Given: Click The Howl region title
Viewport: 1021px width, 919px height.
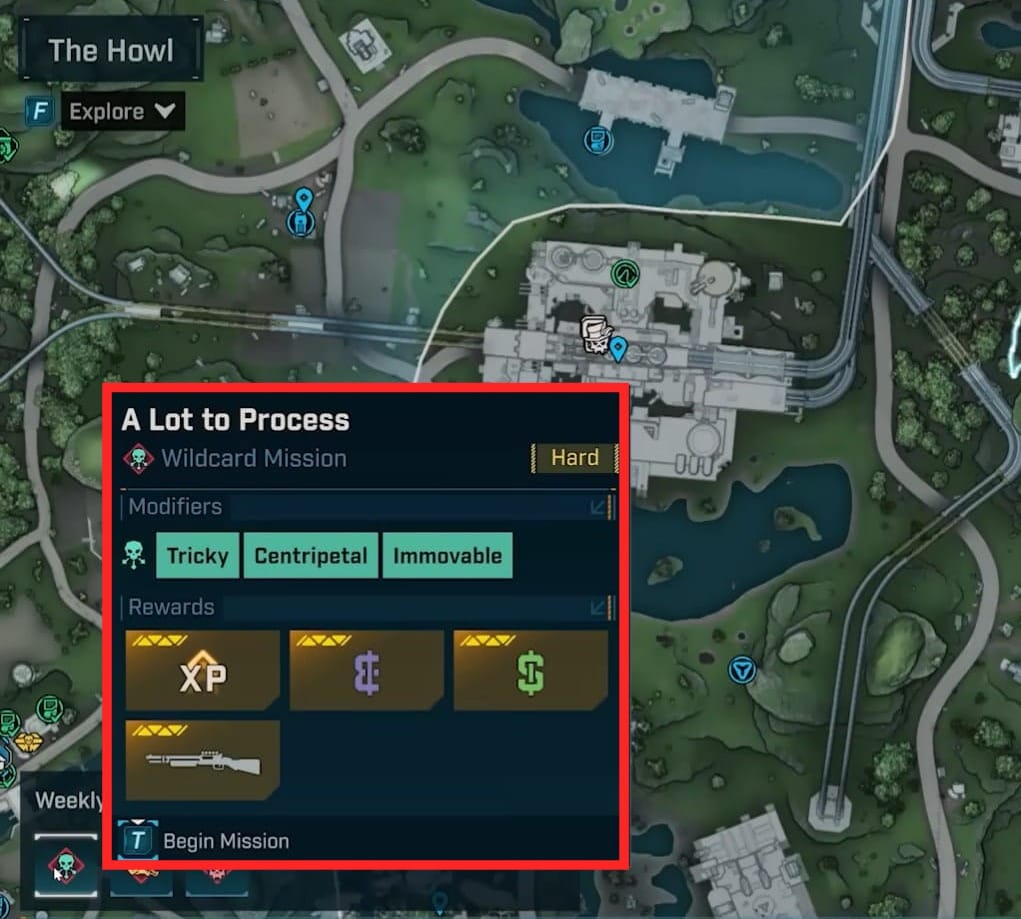Looking at the screenshot, I should pos(110,50).
